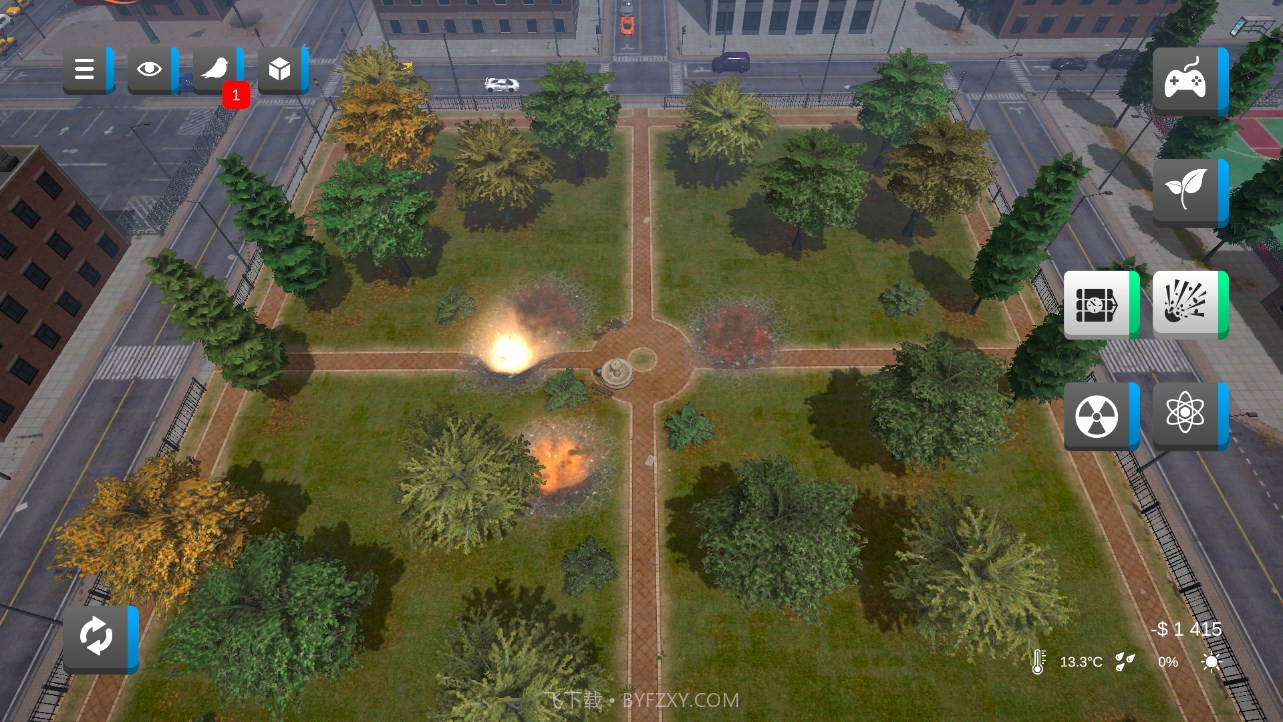Viewport: 1283px width, 722px height.
Task: Pick the radioactive nuclear weapon
Action: [x=1098, y=415]
